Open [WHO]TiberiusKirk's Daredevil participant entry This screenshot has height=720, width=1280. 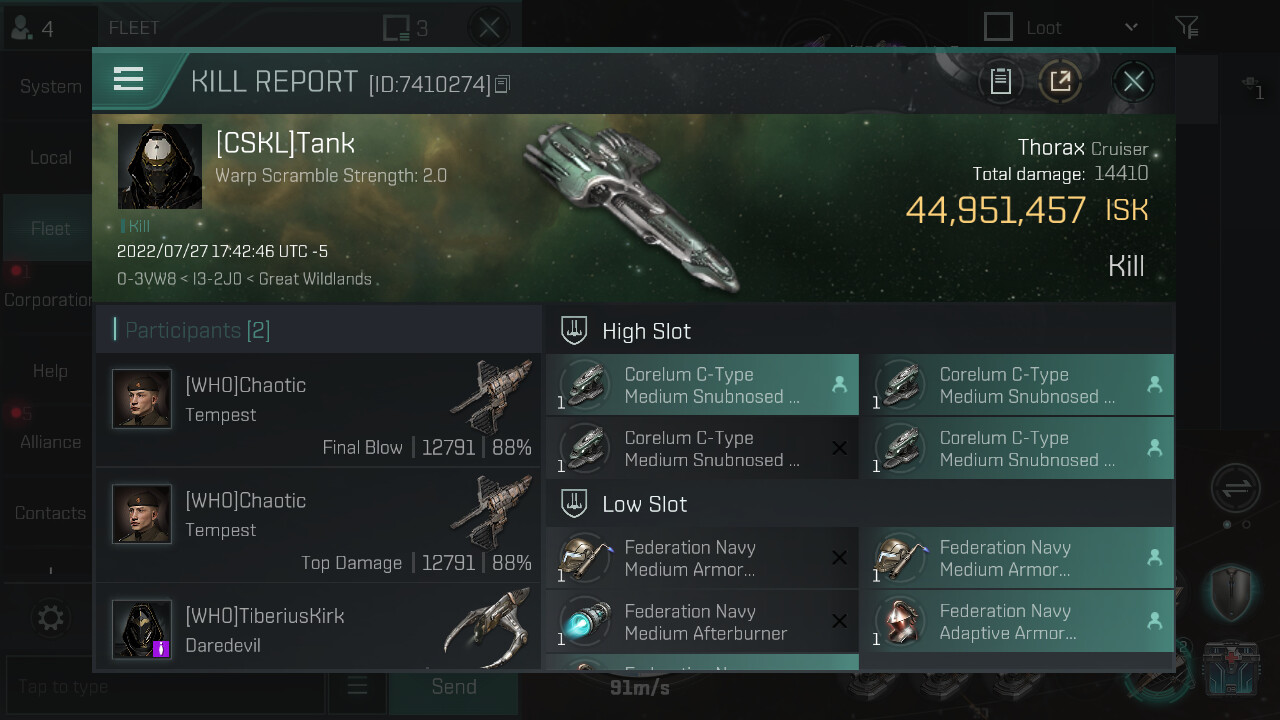point(320,630)
